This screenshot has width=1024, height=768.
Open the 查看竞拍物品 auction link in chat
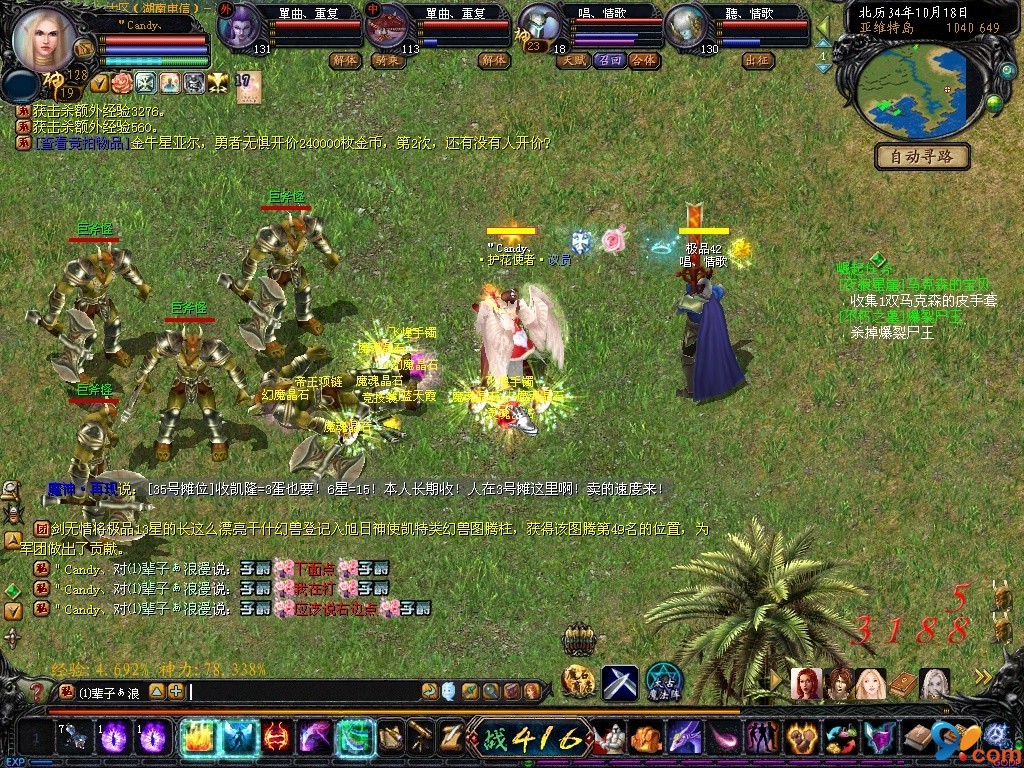[80, 143]
